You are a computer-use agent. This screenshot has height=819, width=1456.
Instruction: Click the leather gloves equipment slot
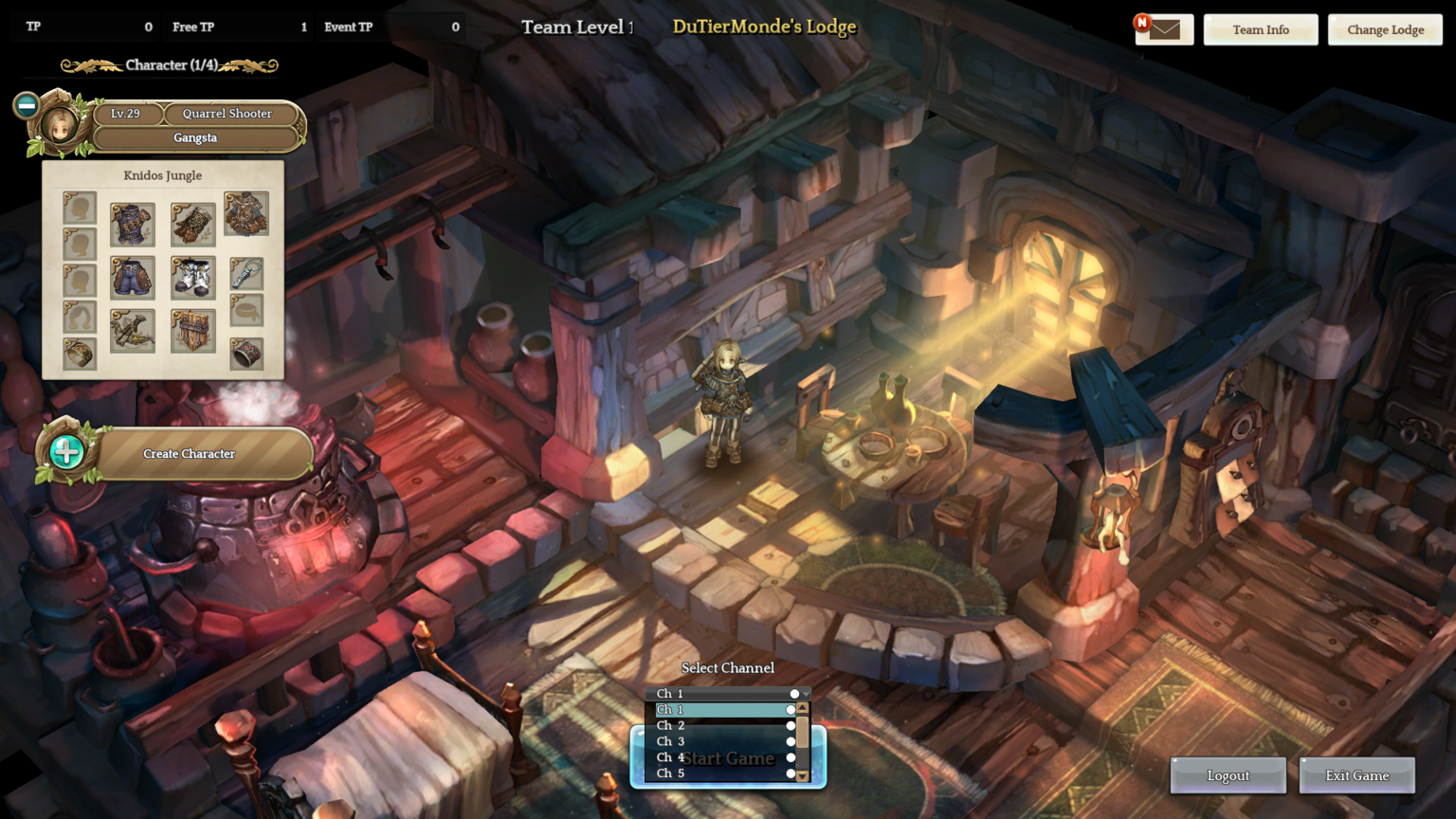[192, 224]
